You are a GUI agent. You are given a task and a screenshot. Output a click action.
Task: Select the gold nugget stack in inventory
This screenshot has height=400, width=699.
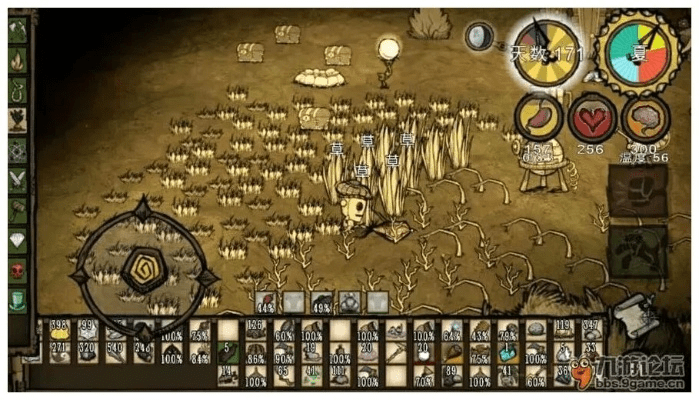click(x=59, y=331)
